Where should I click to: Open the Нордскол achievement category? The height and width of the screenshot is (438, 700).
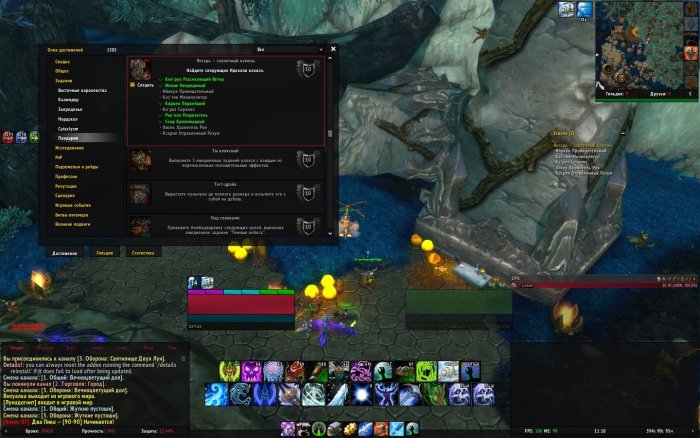(67, 118)
